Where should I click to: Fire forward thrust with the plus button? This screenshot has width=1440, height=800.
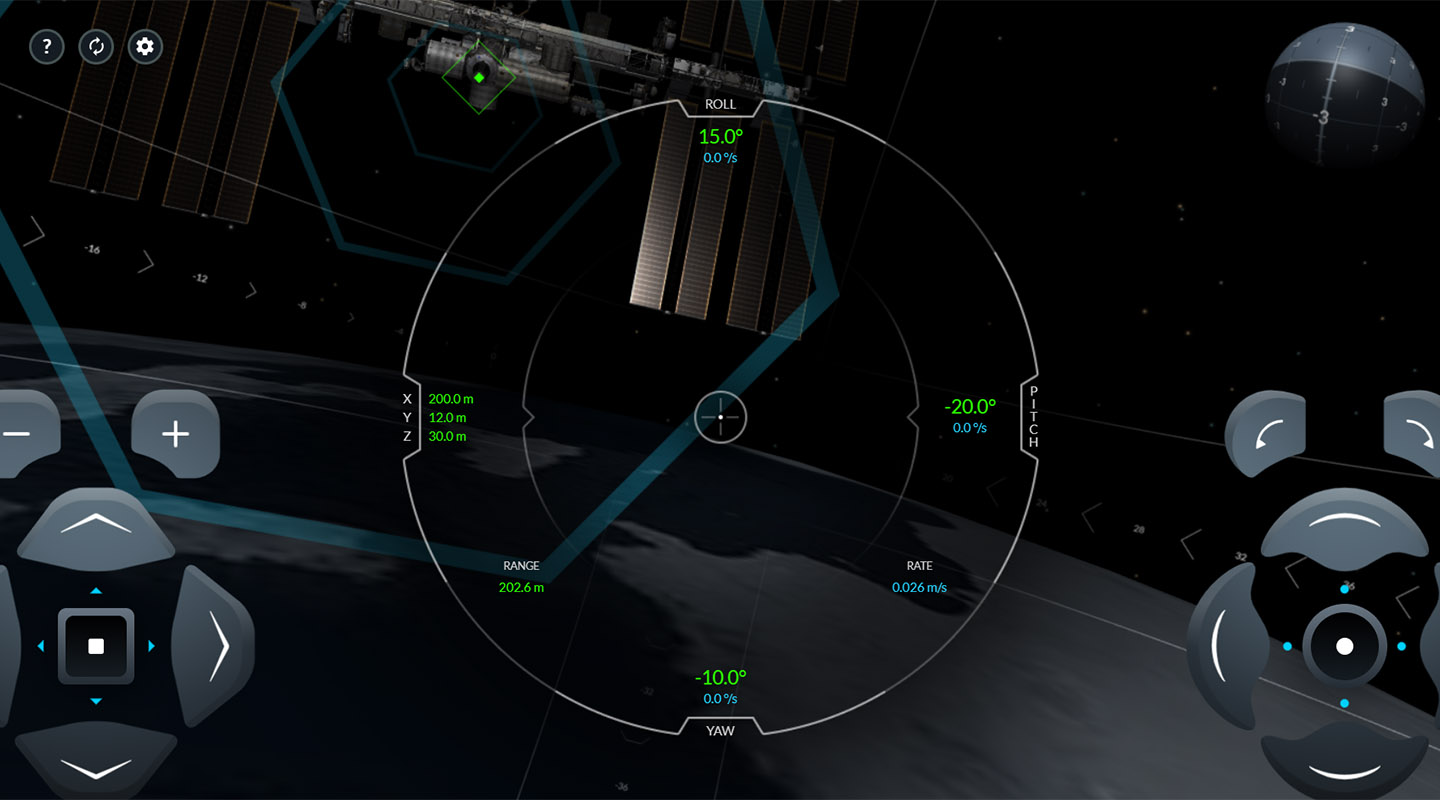point(175,432)
